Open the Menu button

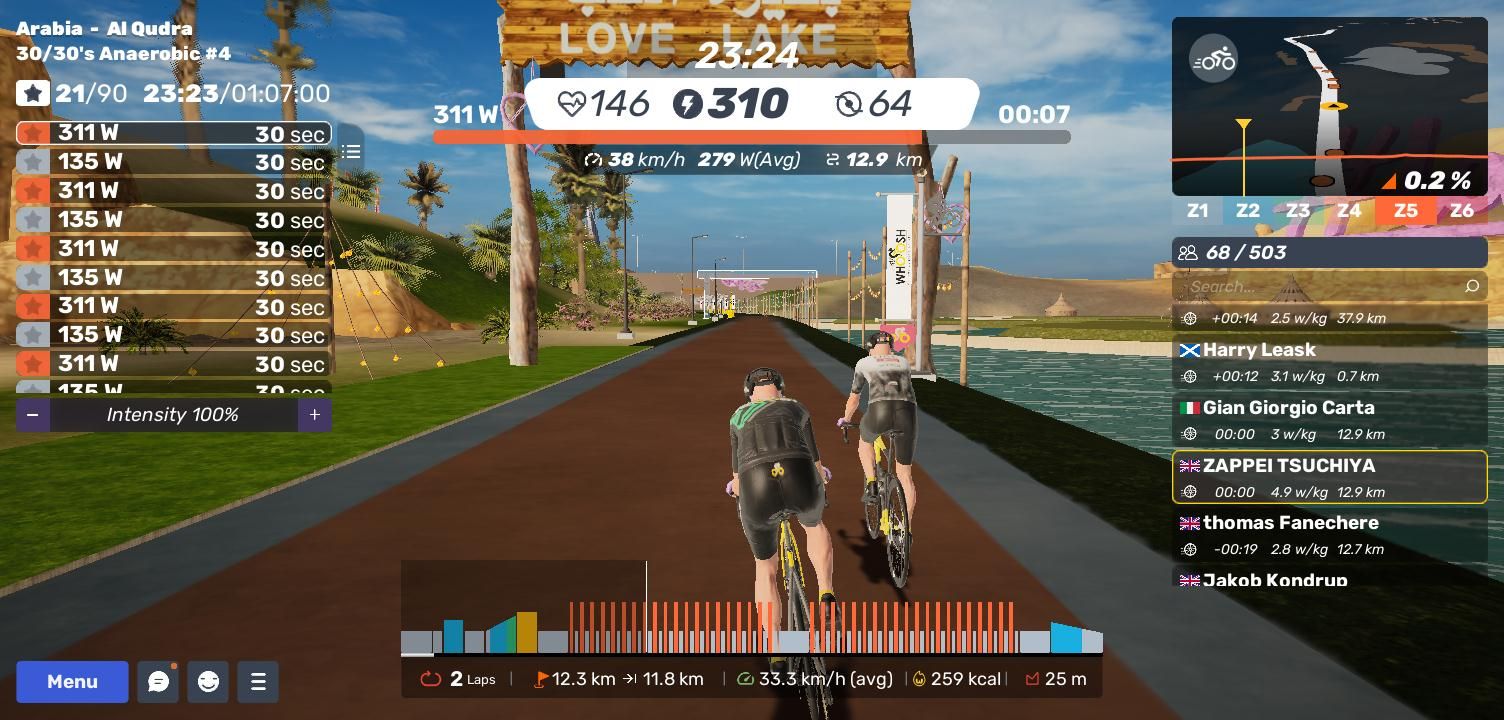[72, 682]
